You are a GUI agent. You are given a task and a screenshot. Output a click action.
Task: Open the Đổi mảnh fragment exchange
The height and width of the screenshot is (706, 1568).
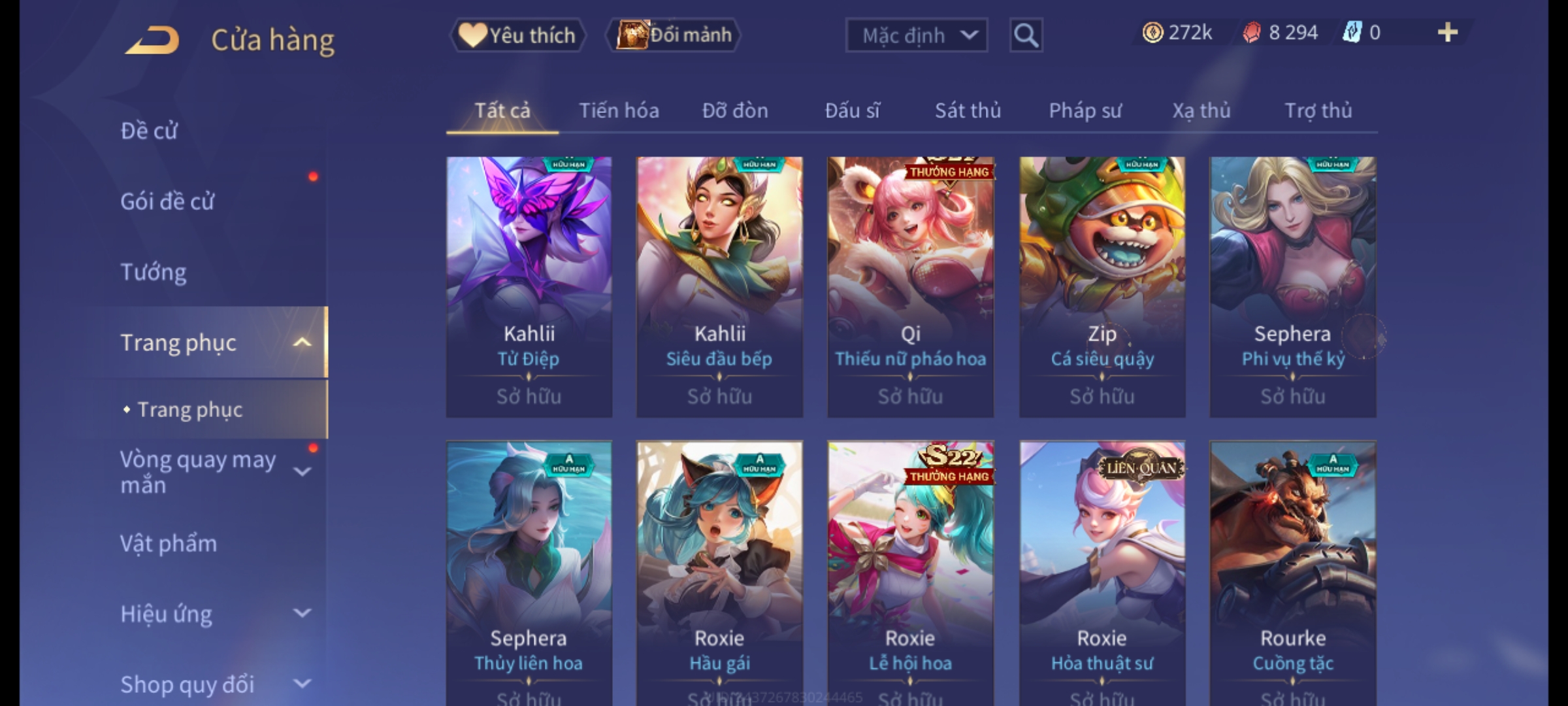674,35
